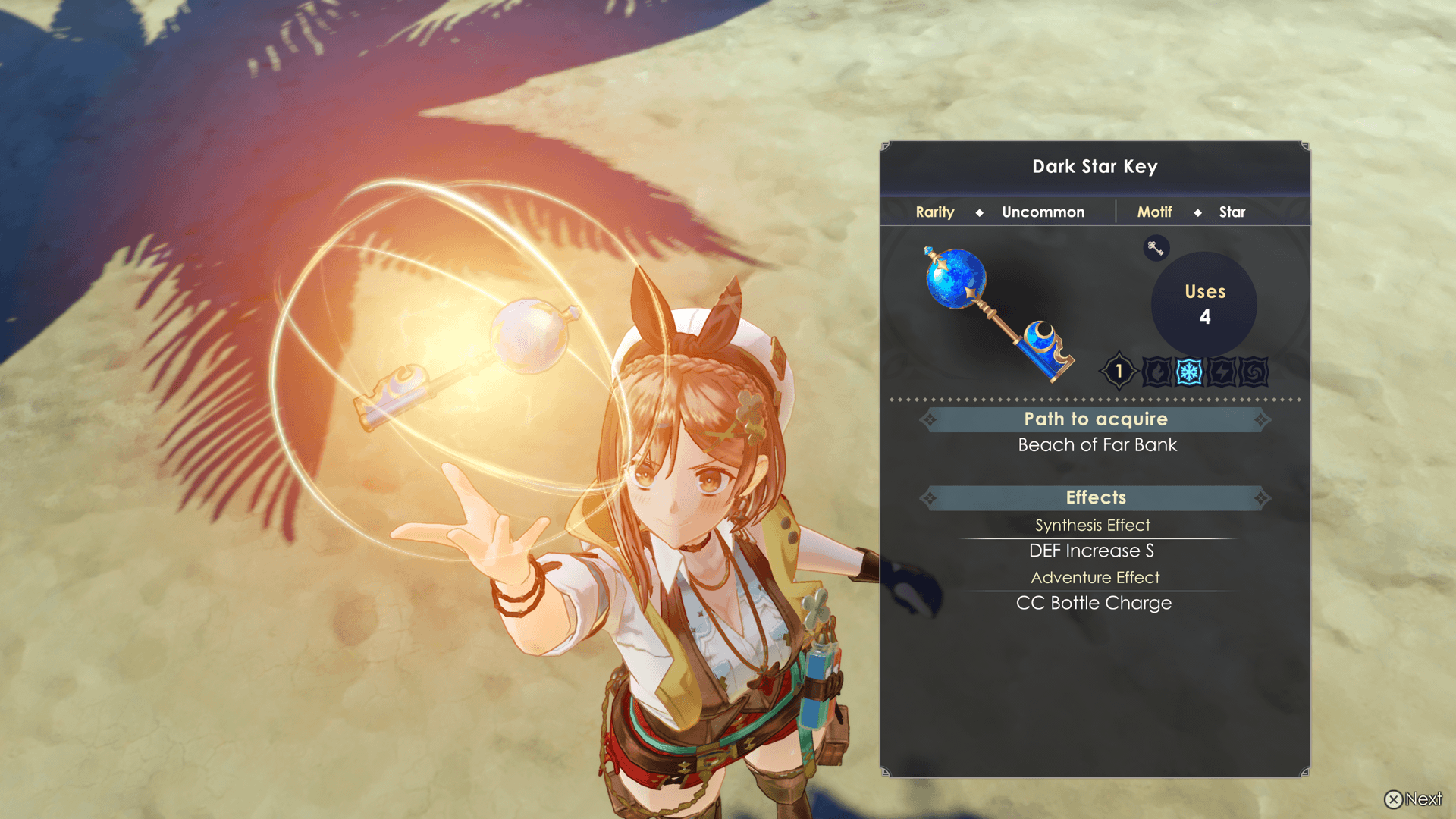Click Next to continue

[x=1414, y=799]
